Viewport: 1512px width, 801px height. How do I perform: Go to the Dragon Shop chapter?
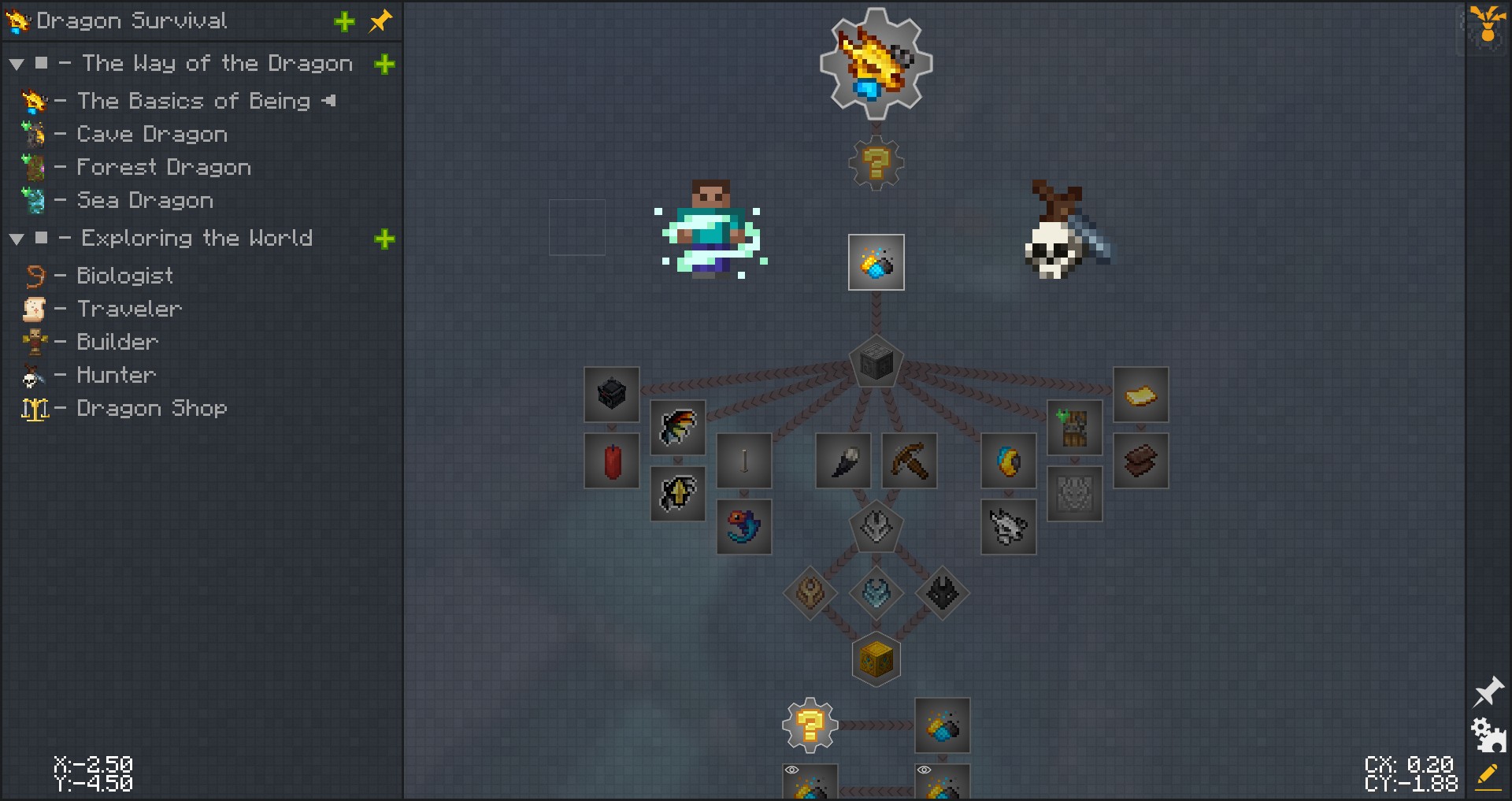tap(151, 408)
